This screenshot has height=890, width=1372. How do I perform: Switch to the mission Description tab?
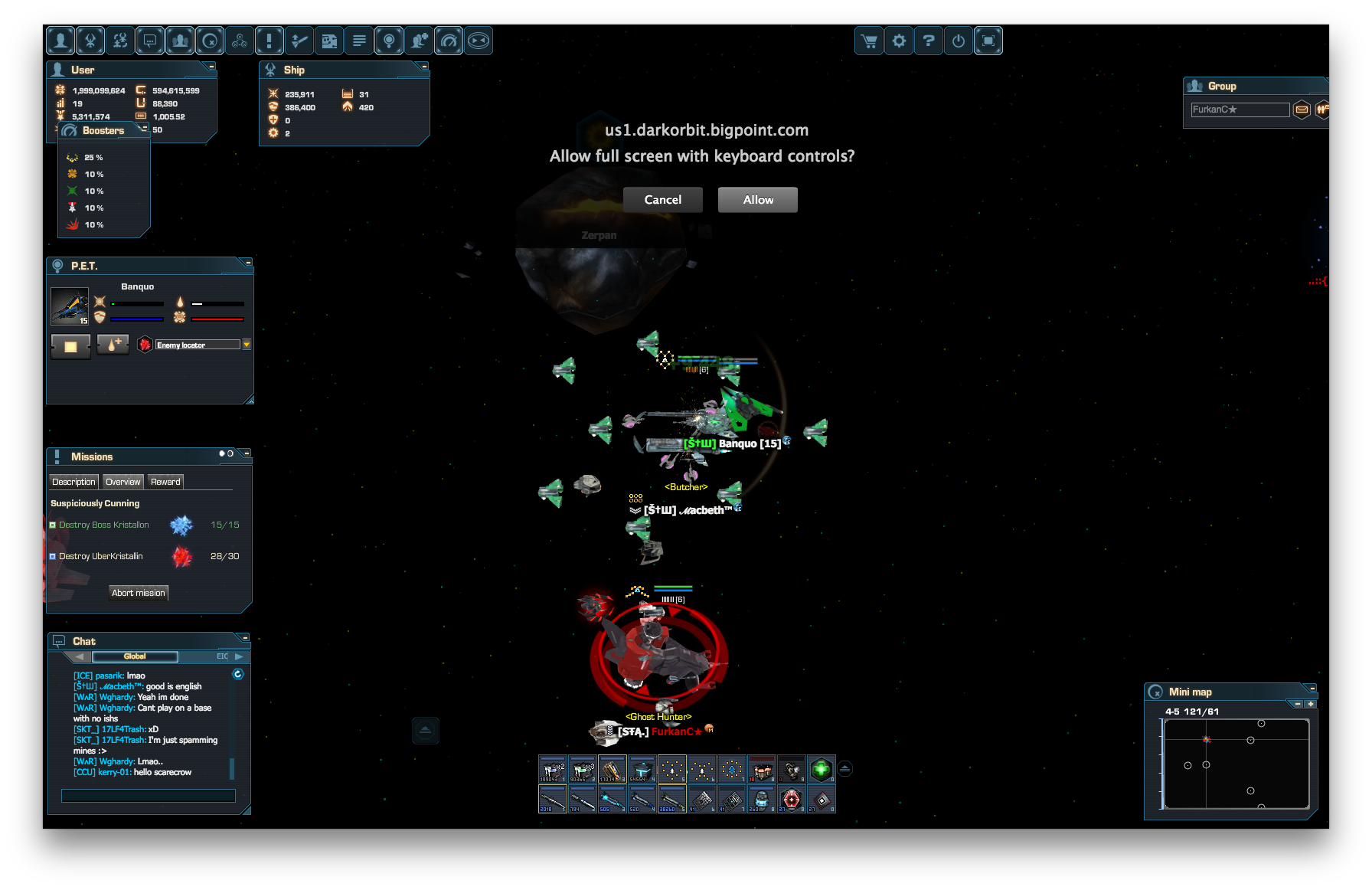[x=73, y=482]
